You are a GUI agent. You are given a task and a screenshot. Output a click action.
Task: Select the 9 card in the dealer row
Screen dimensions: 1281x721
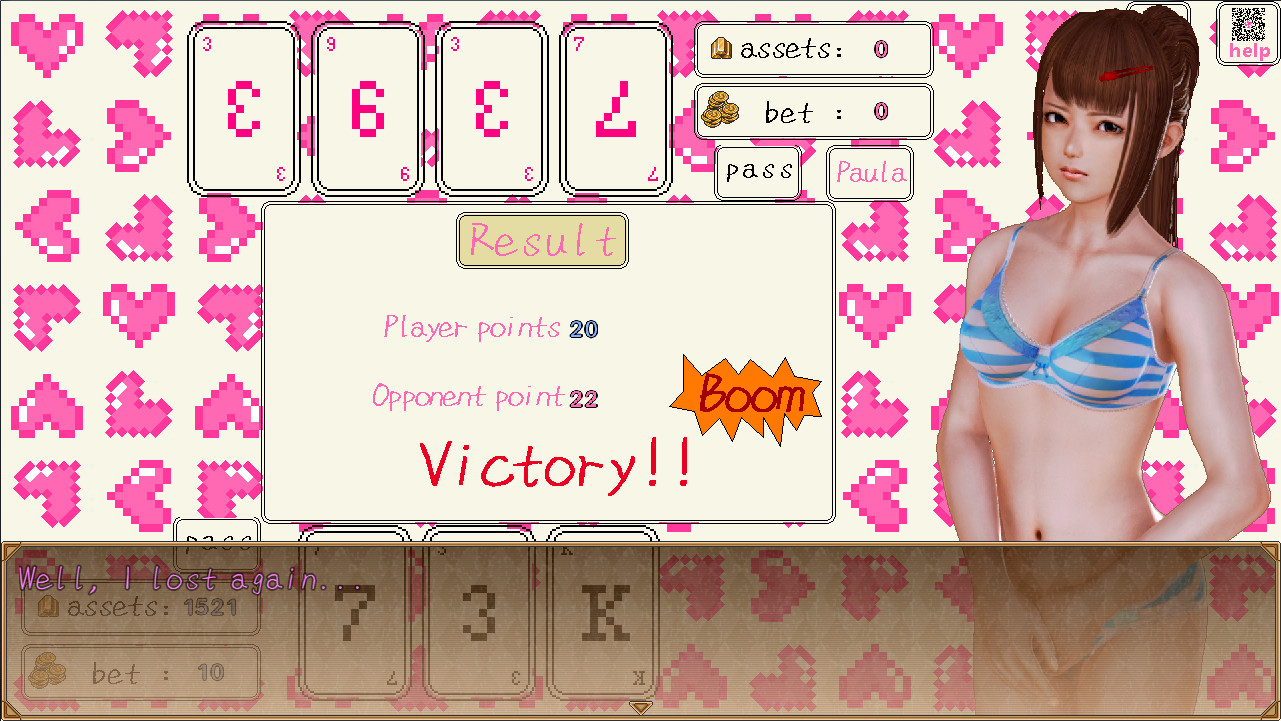pyautogui.click(x=366, y=105)
